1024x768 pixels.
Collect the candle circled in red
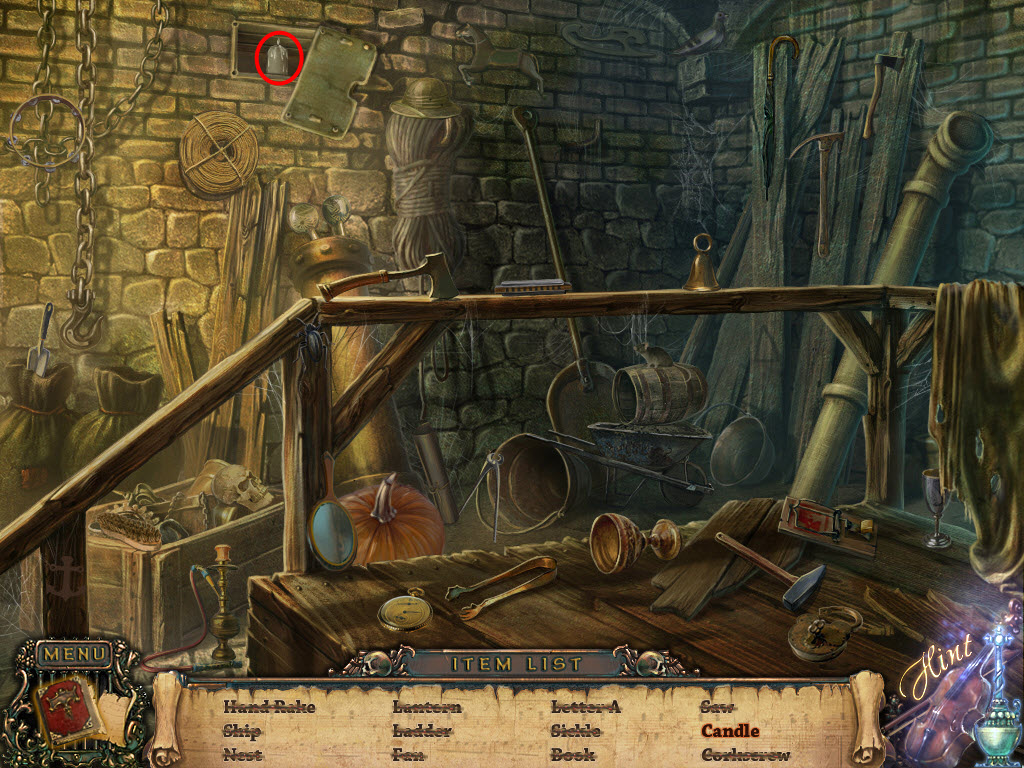pos(280,58)
